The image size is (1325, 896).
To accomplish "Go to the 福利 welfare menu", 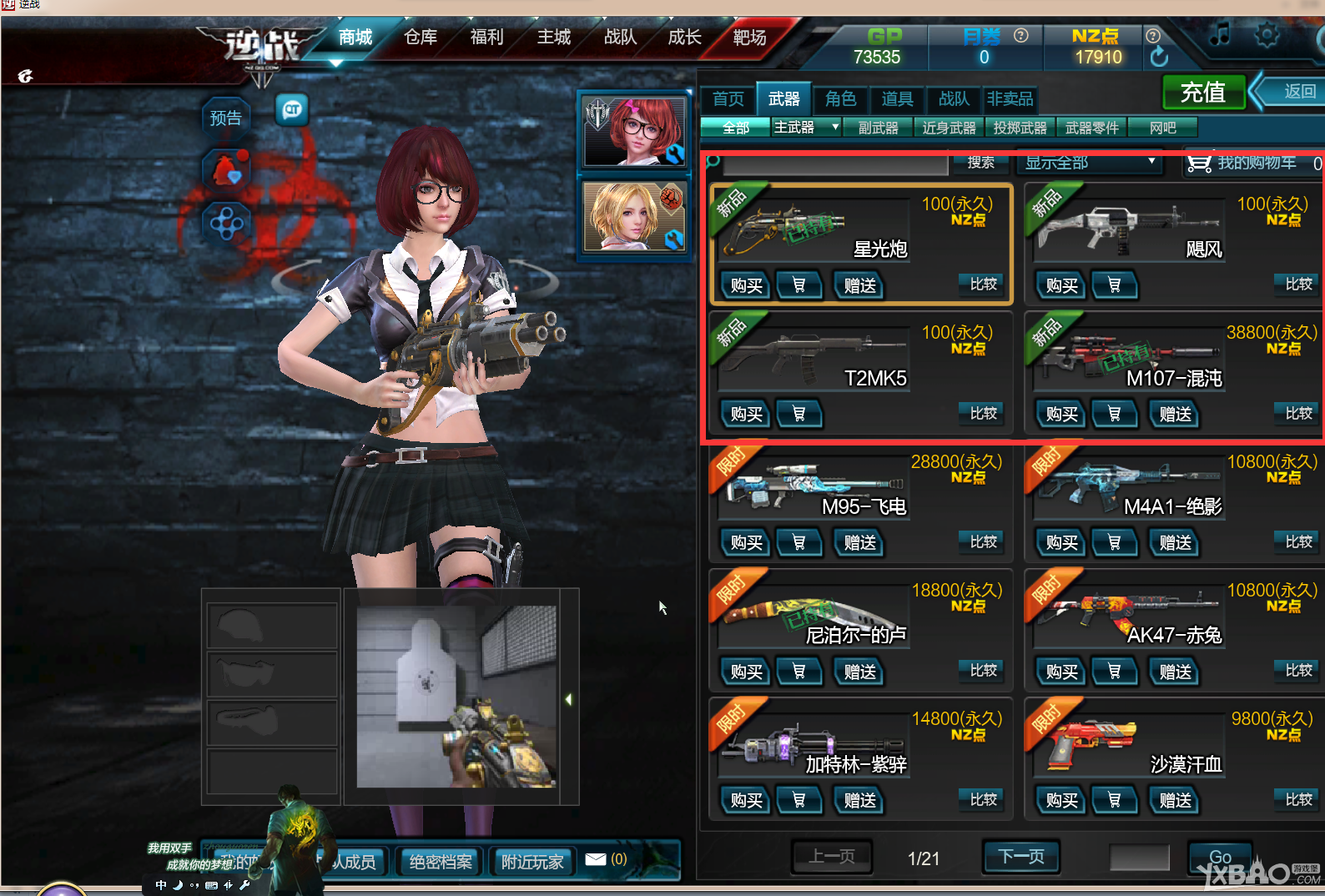I will point(486,38).
